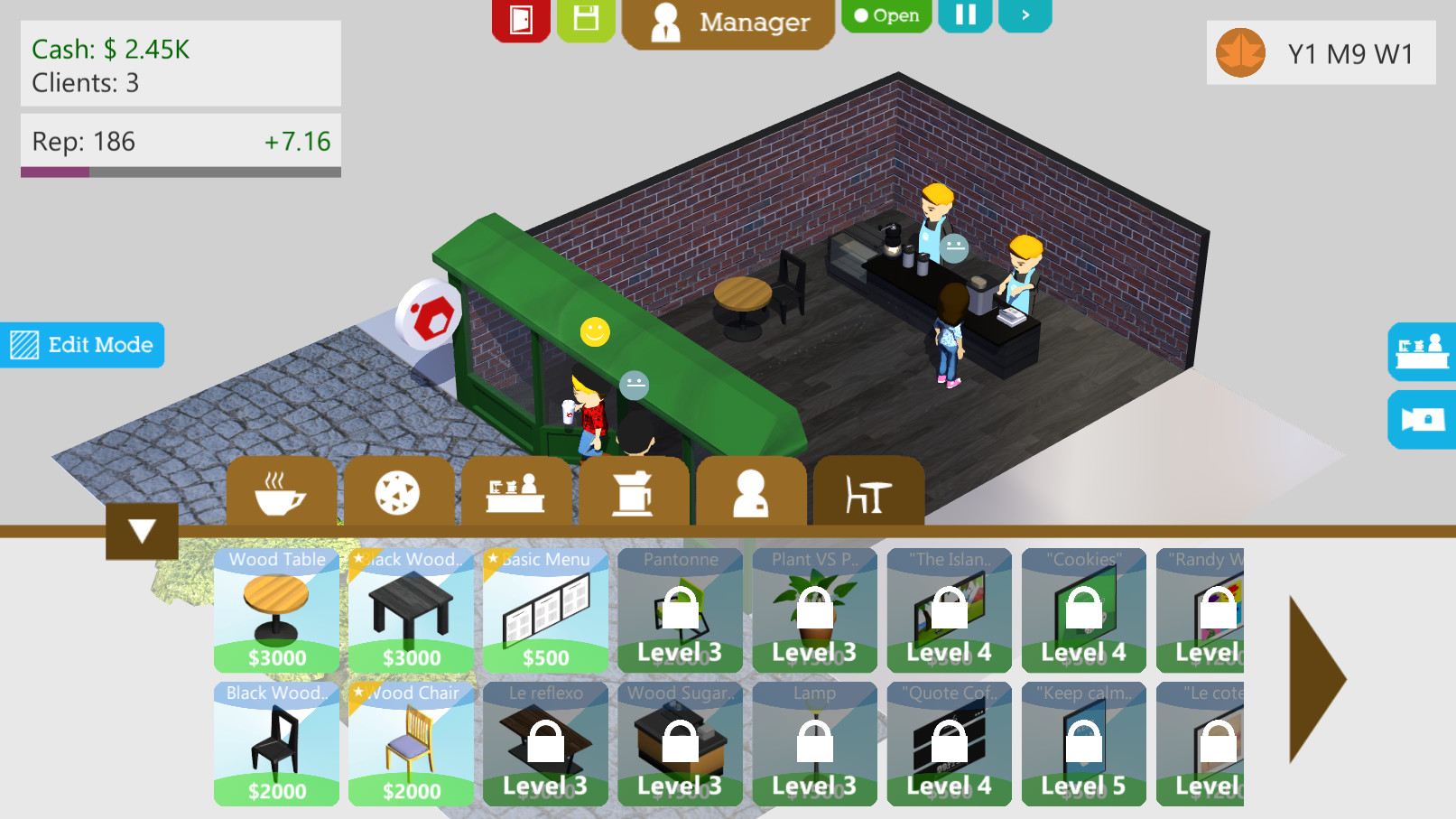Click the Y1 M9 W1 date display

coord(1321,52)
